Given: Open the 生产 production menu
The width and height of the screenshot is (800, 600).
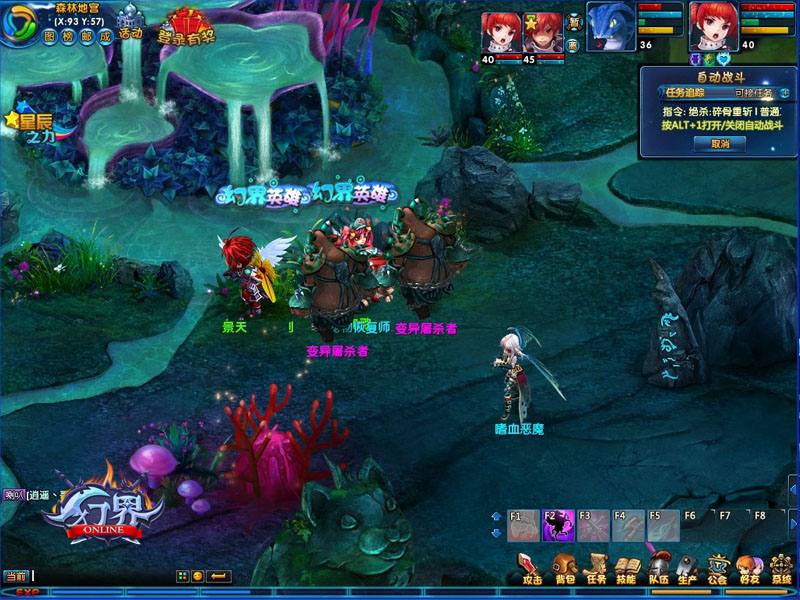Looking at the screenshot, I should point(687,566).
